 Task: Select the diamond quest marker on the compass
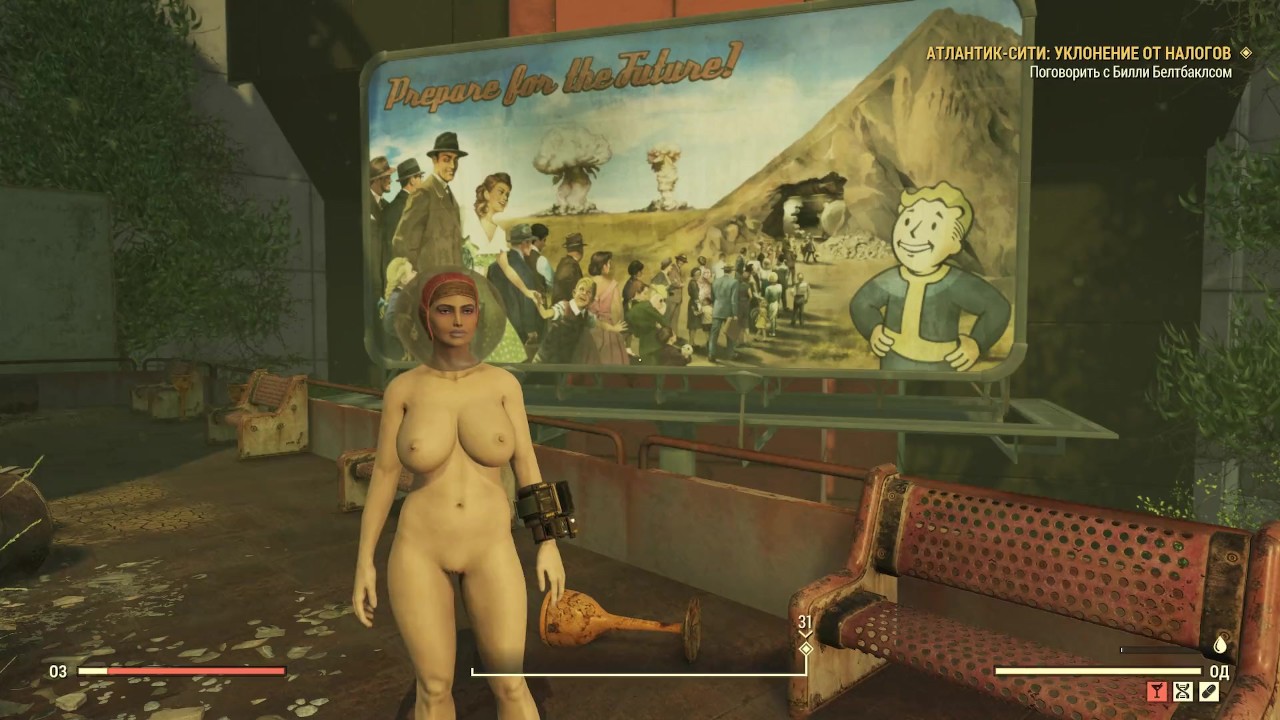coord(805,648)
